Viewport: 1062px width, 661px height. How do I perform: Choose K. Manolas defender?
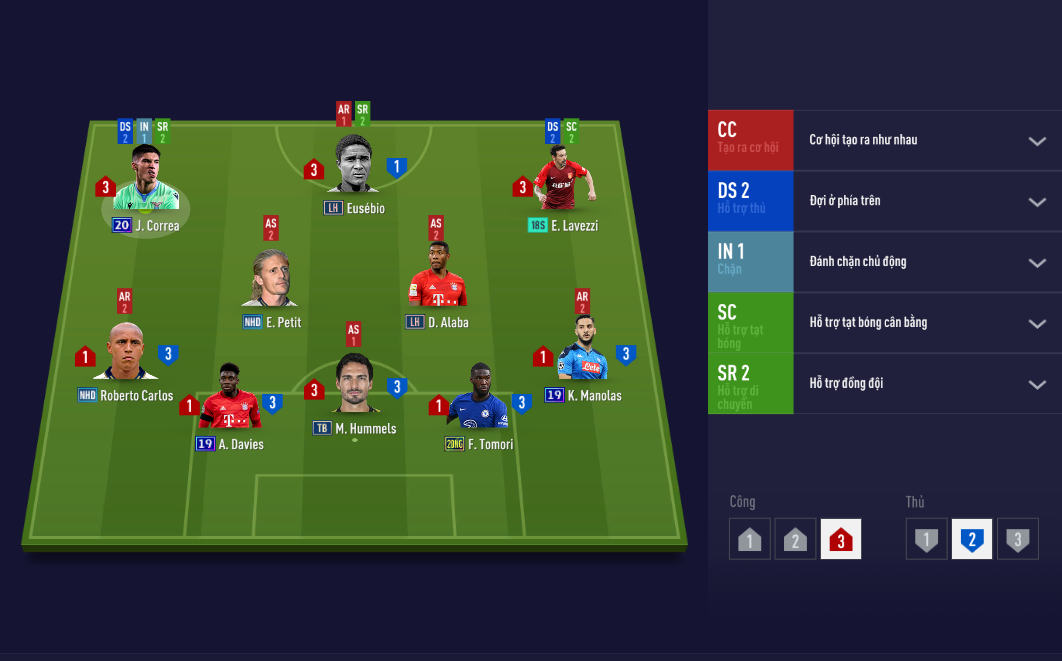[x=583, y=350]
